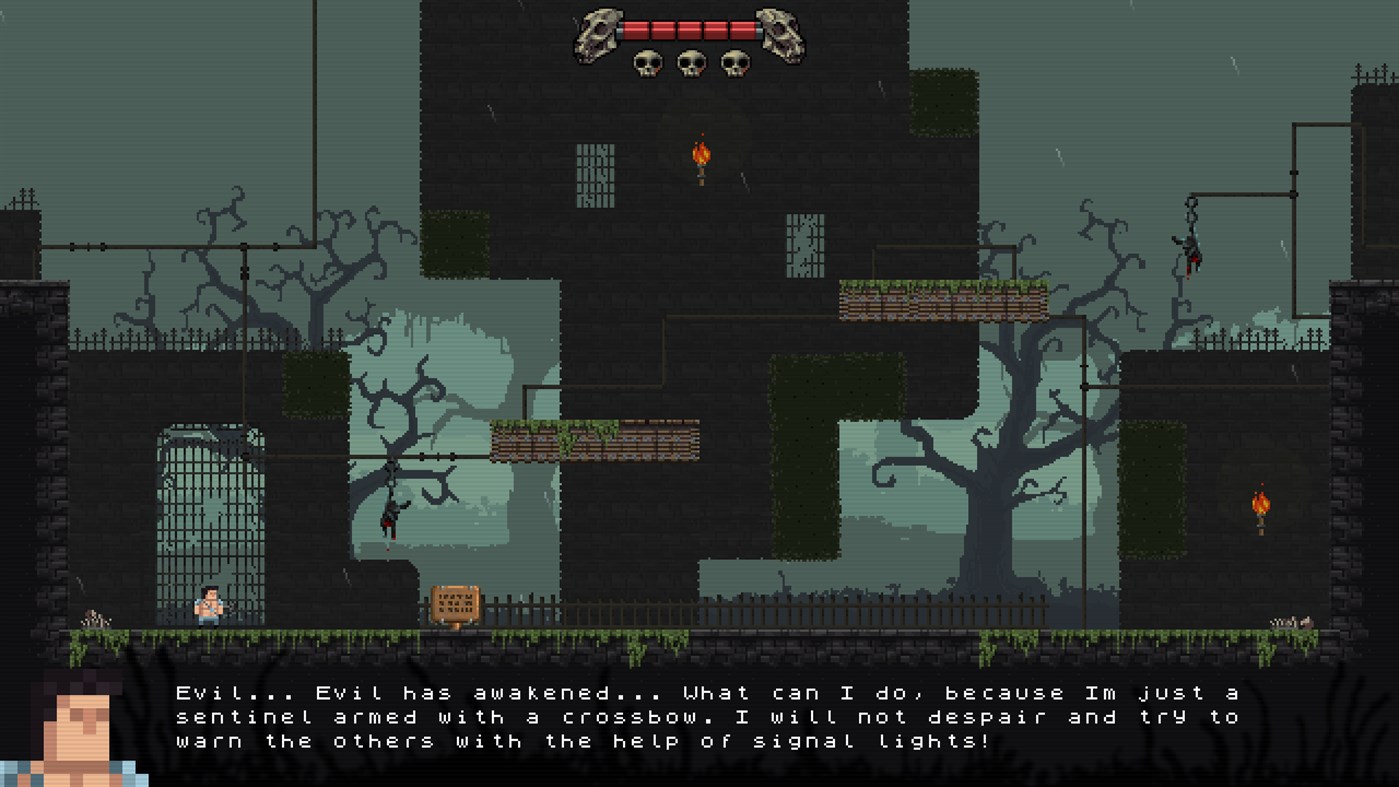Click the torch on the castle tower wall
This screenshot has width=1399, height=787.
(x=701, y=157)
